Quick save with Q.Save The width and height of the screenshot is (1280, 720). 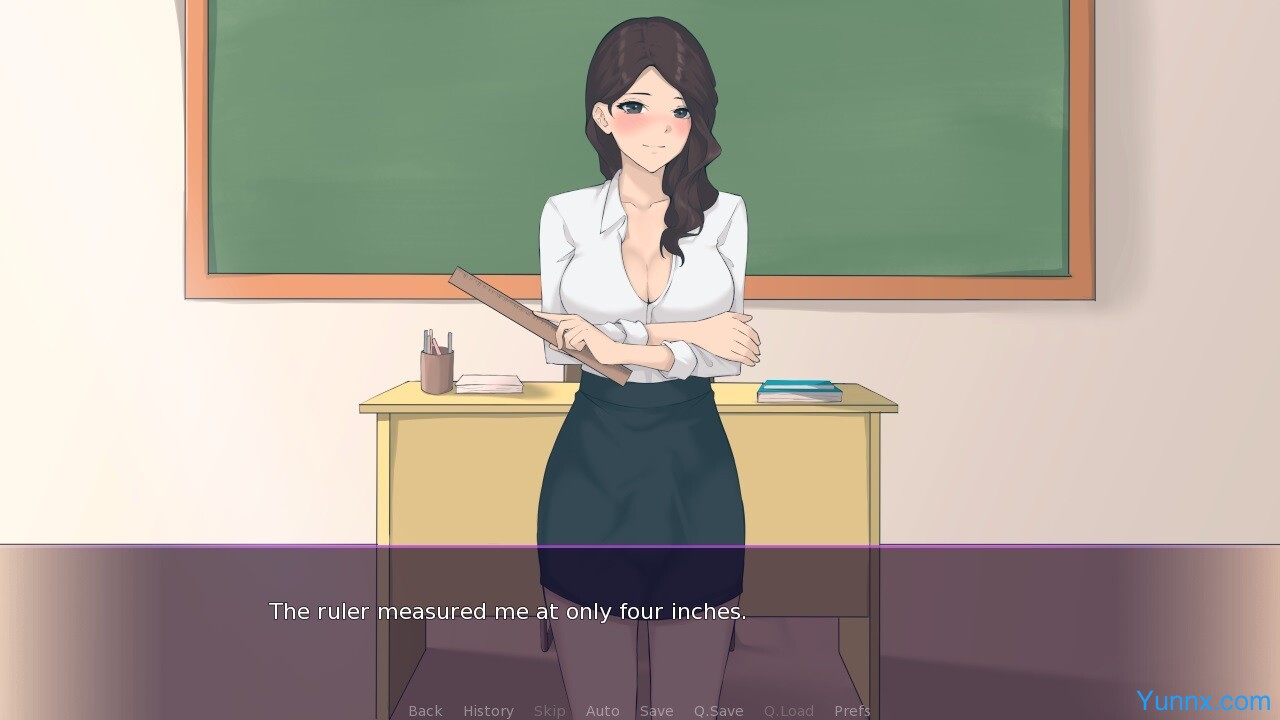coord(718,711)
